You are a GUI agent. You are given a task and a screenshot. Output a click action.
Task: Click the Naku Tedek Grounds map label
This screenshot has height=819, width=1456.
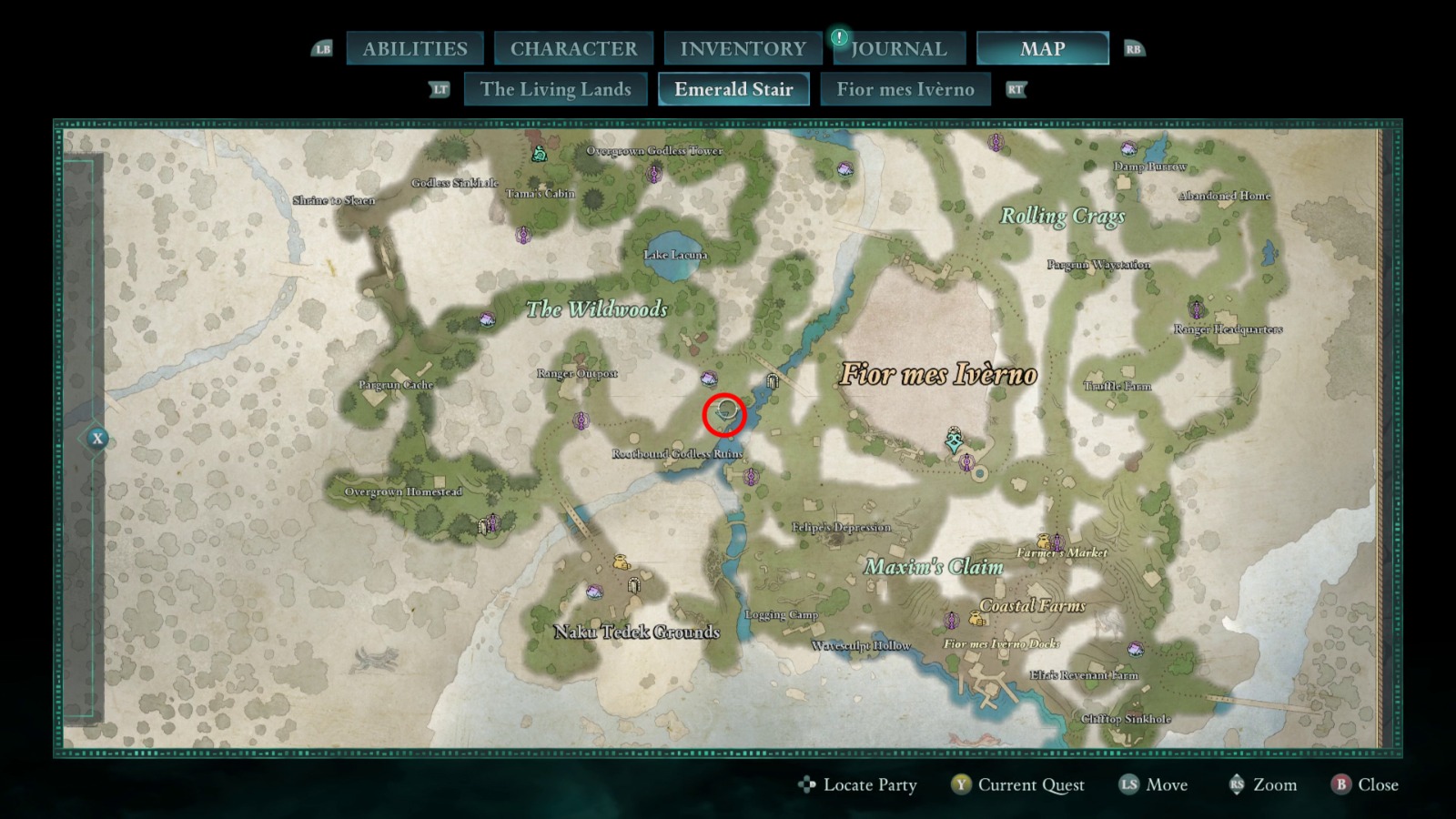tap(637, 632)
